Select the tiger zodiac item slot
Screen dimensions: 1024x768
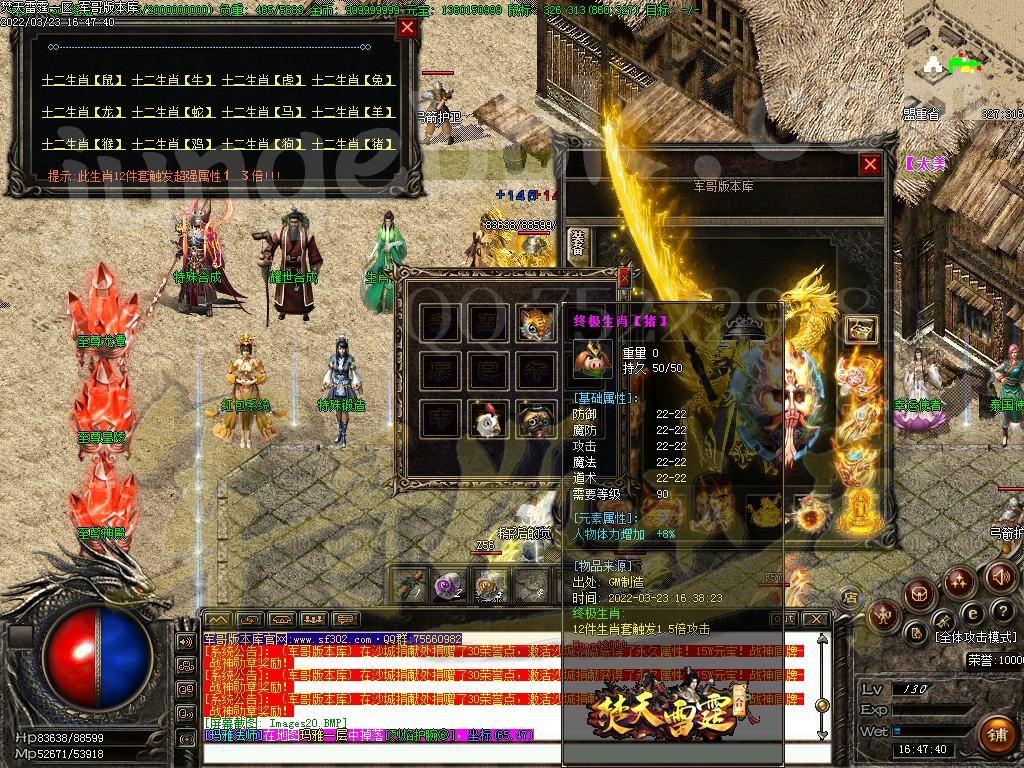pyautogui.click(x=537, y=322)
